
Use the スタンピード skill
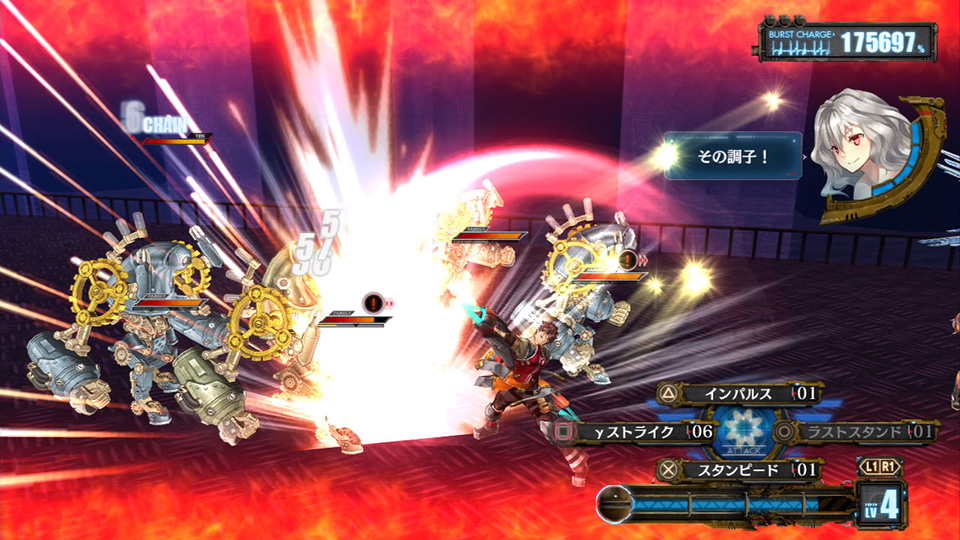click(x=738, y=469)
